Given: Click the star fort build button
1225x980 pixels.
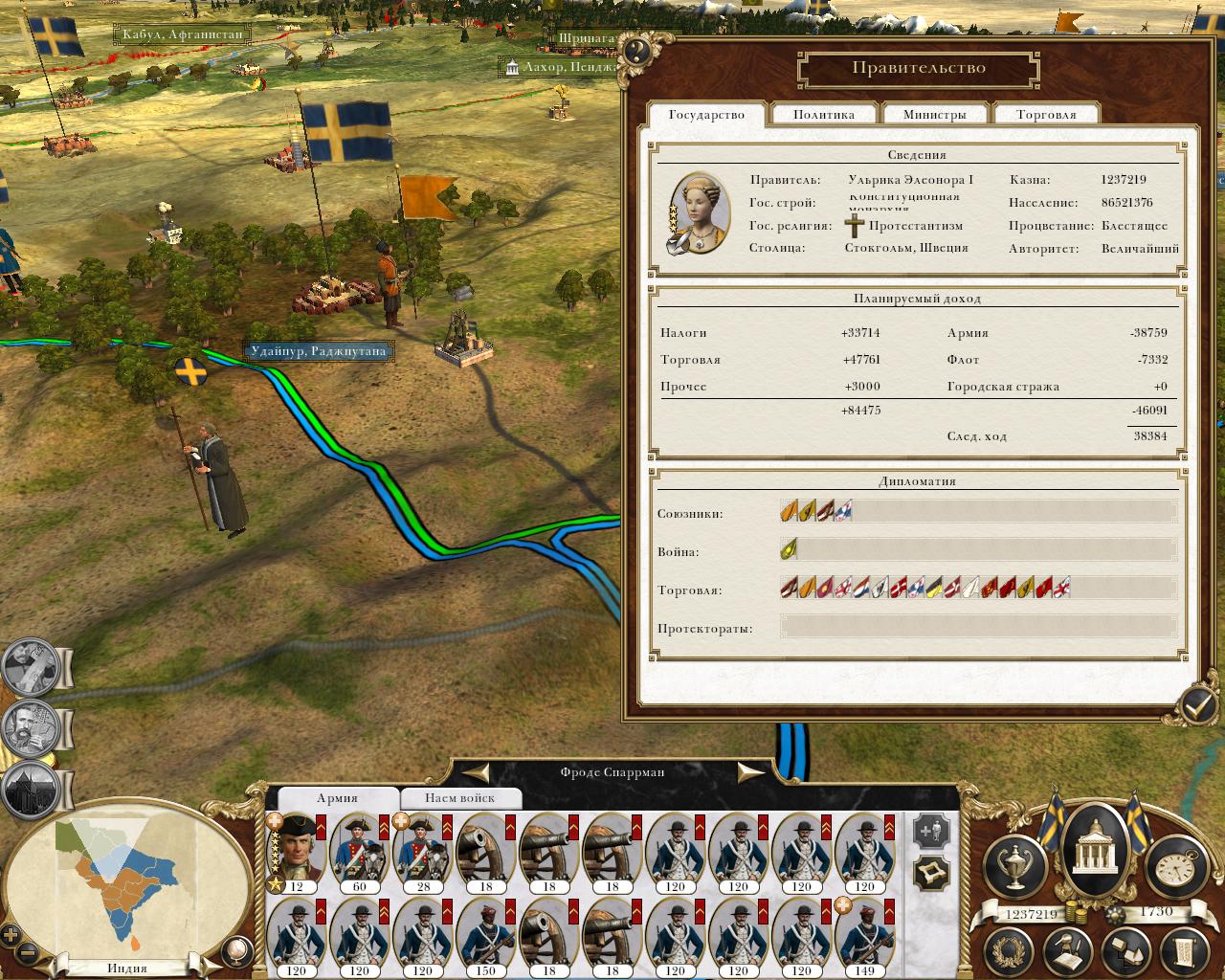Looking at the screenshot, I should click(931, 873).
